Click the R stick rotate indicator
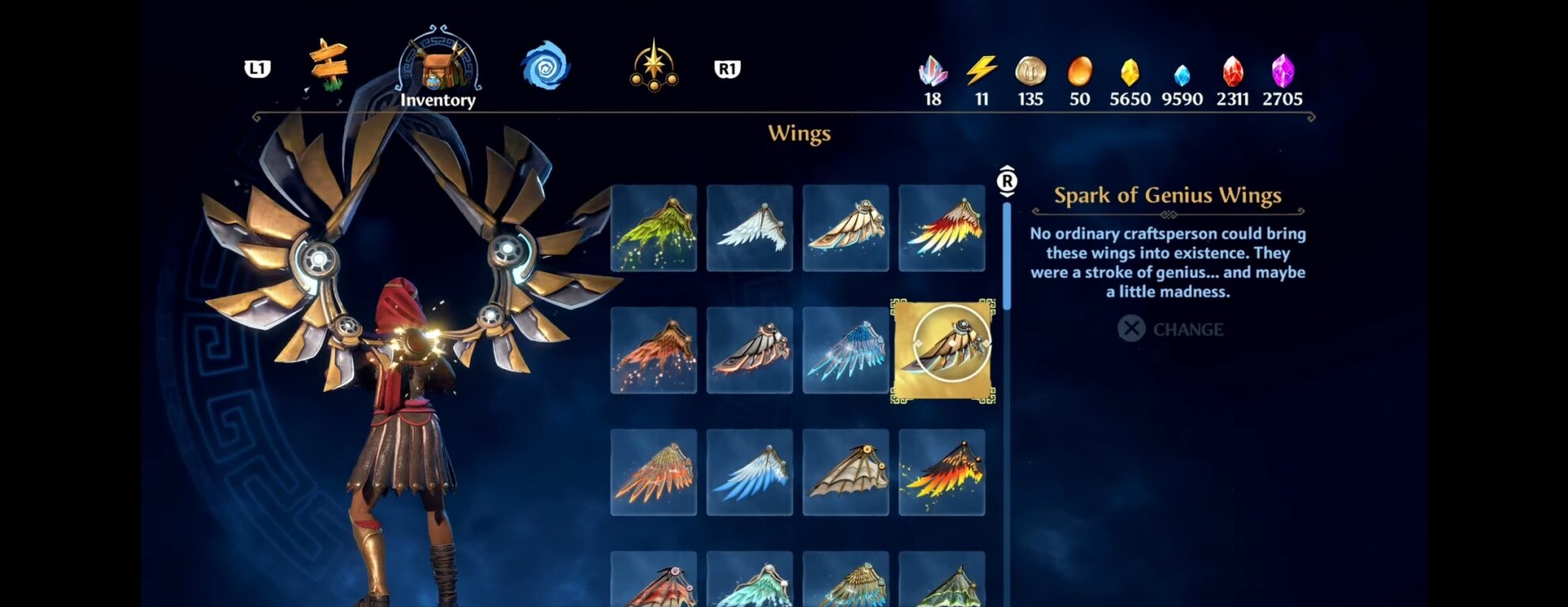The image size is (1568, 607). point(1007,180)
